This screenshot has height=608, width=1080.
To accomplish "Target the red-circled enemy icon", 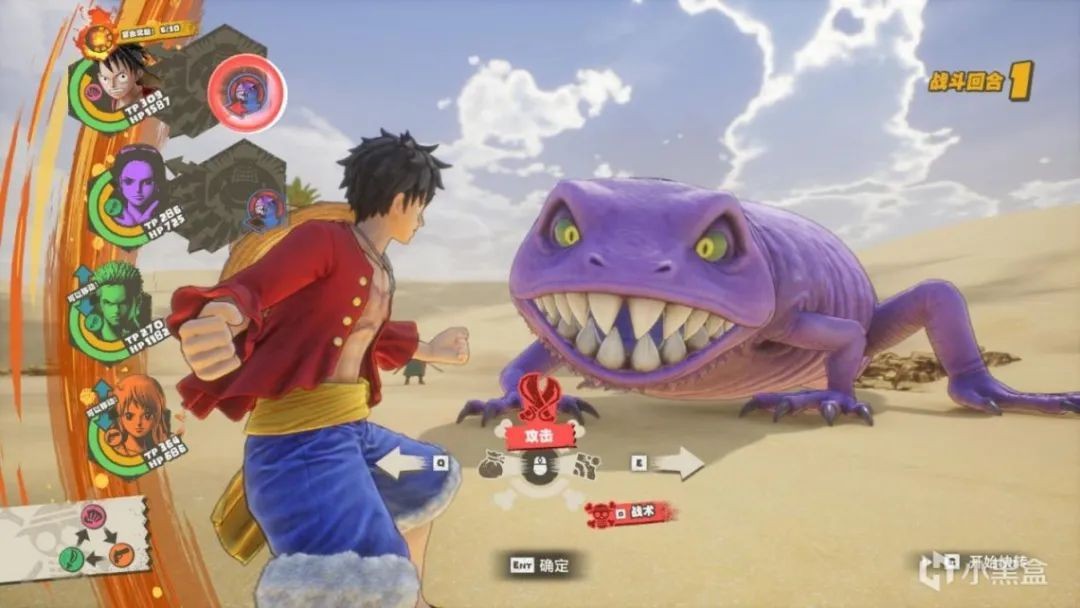I will coord(246,94).
